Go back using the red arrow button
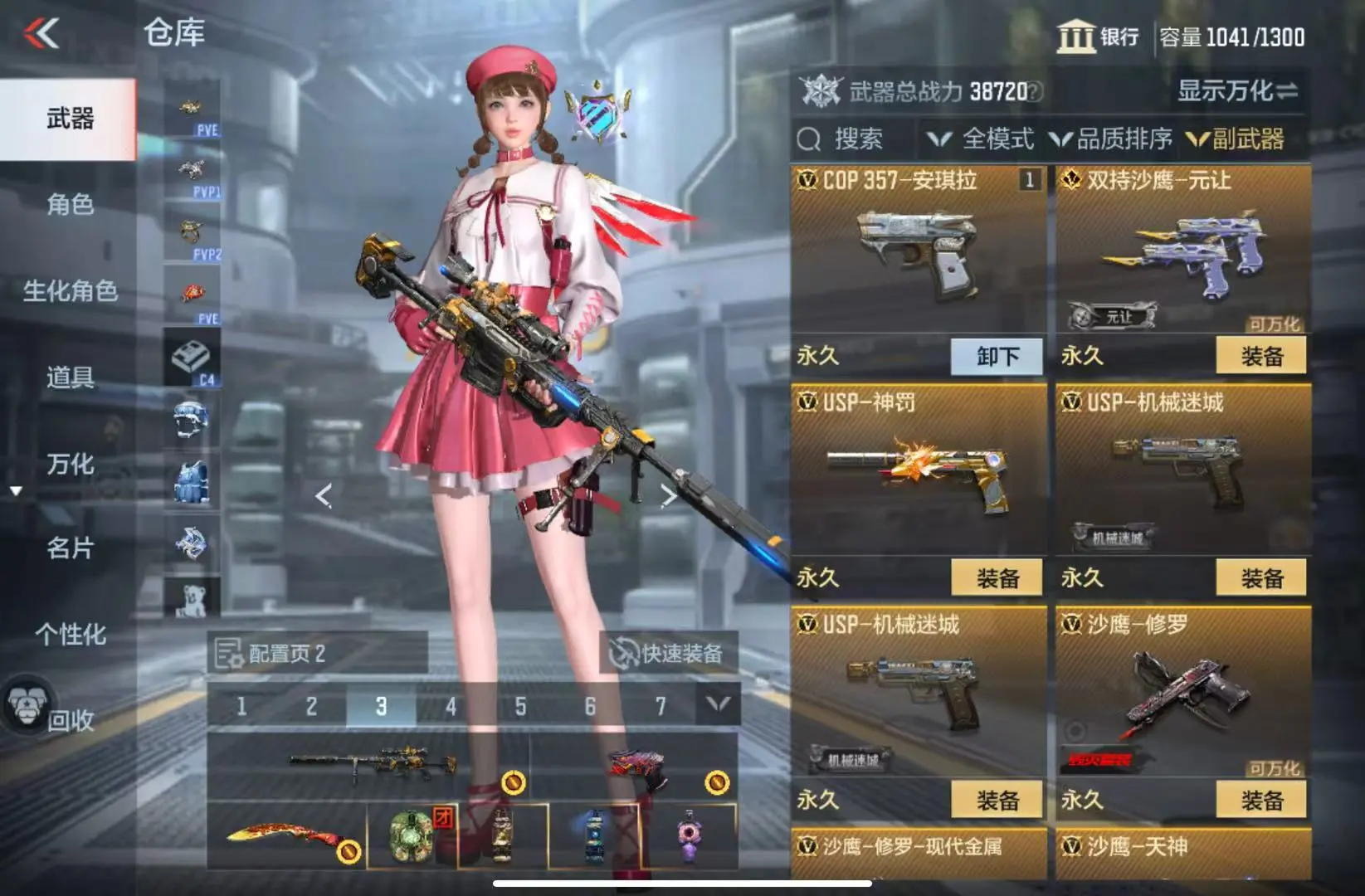This screenshot has width=1365, height=896. pos(41,33)
